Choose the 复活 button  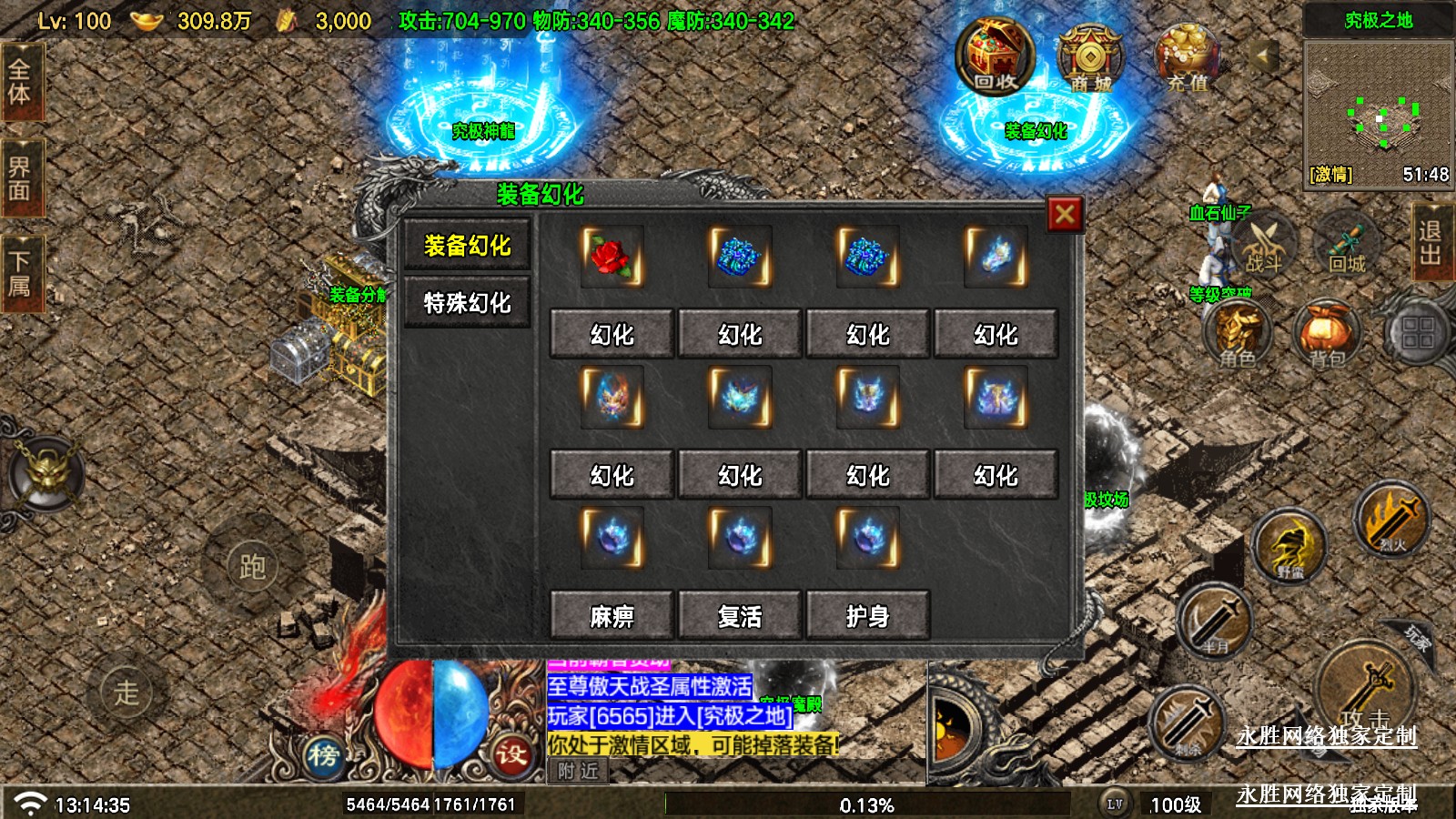(x=740, y=616)
